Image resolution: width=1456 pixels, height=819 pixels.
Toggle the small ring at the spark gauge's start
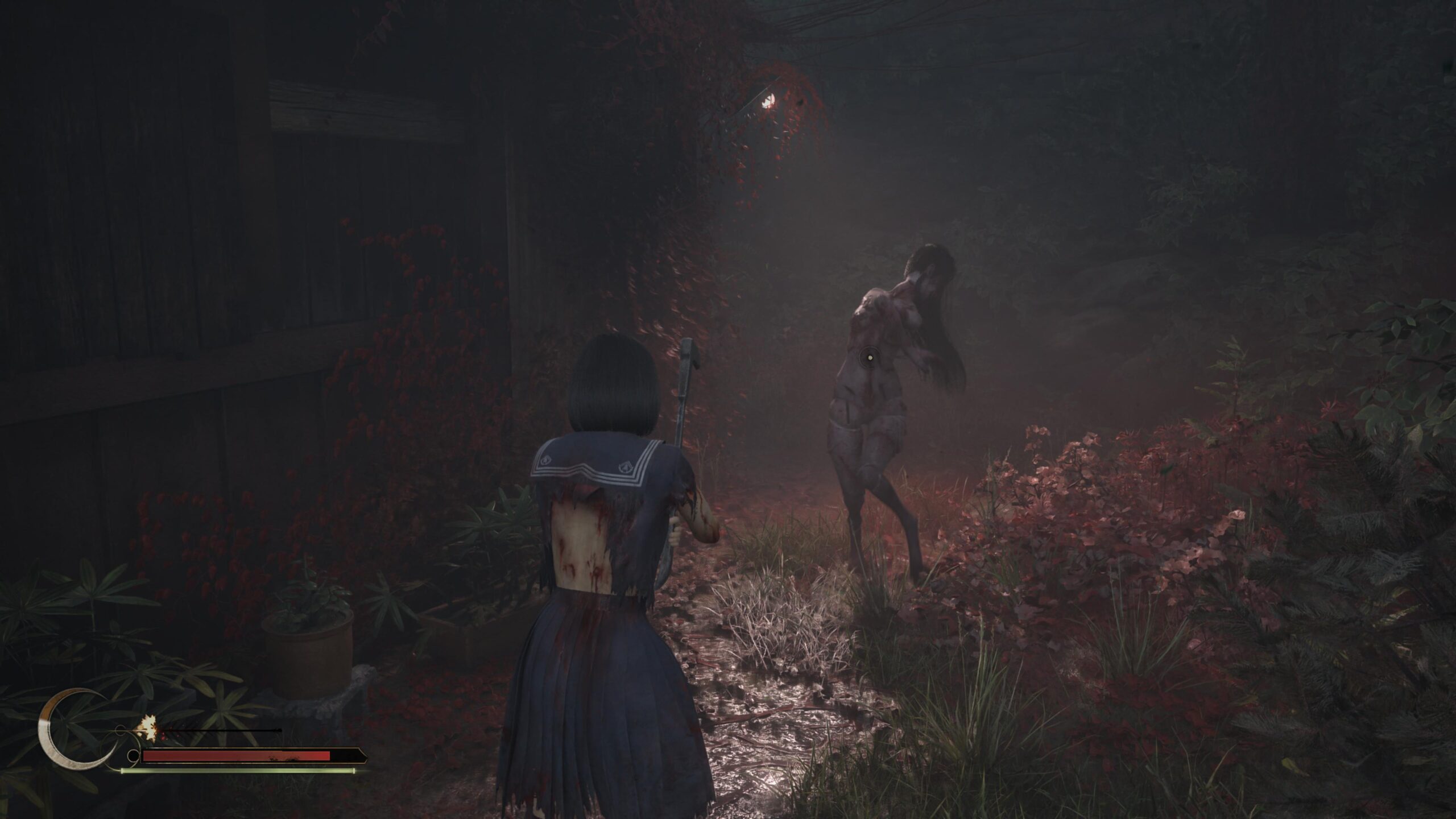pyautogui.click(x=121, y=731)
